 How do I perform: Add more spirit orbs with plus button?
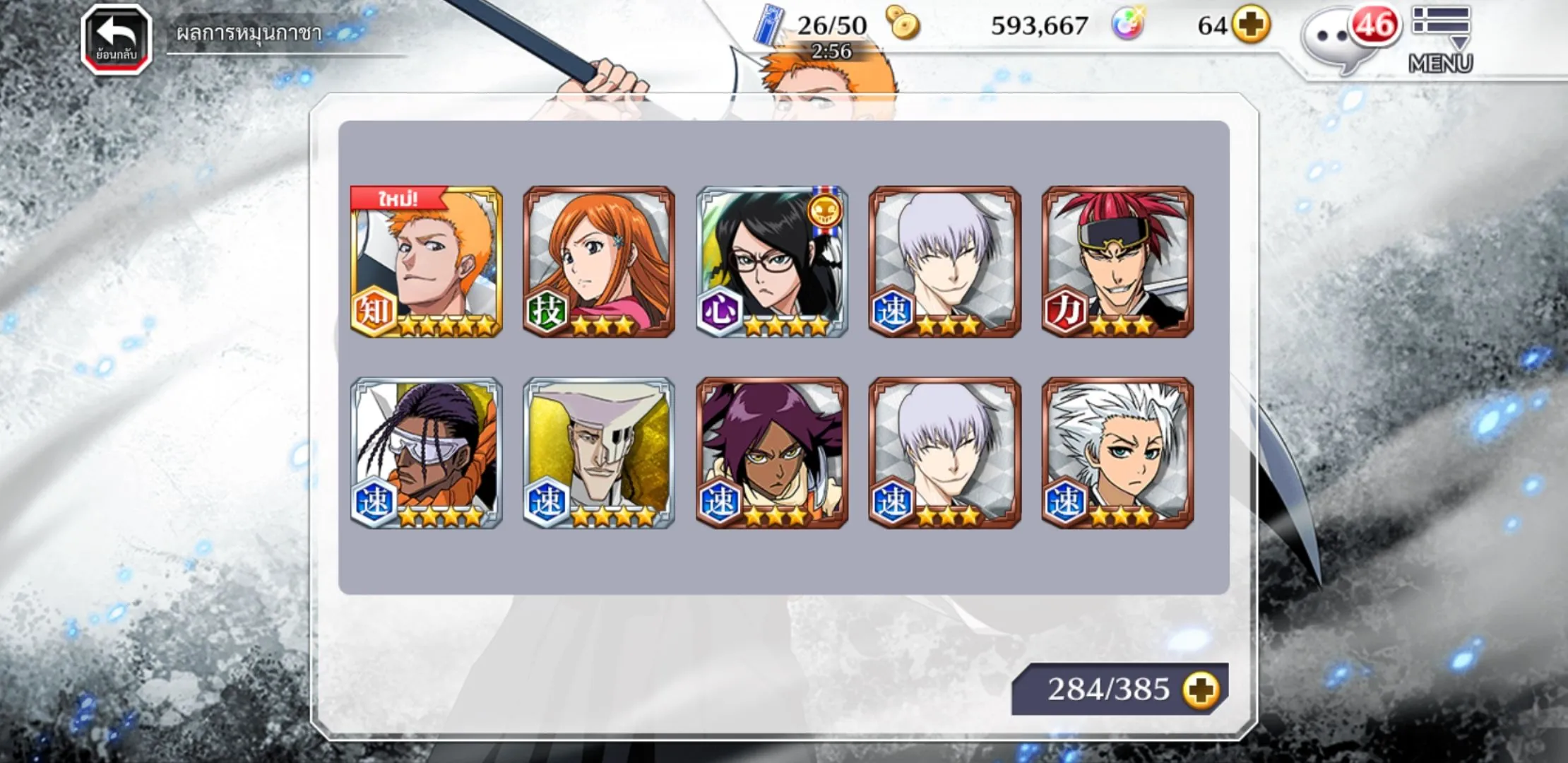tap(1251, 25)
